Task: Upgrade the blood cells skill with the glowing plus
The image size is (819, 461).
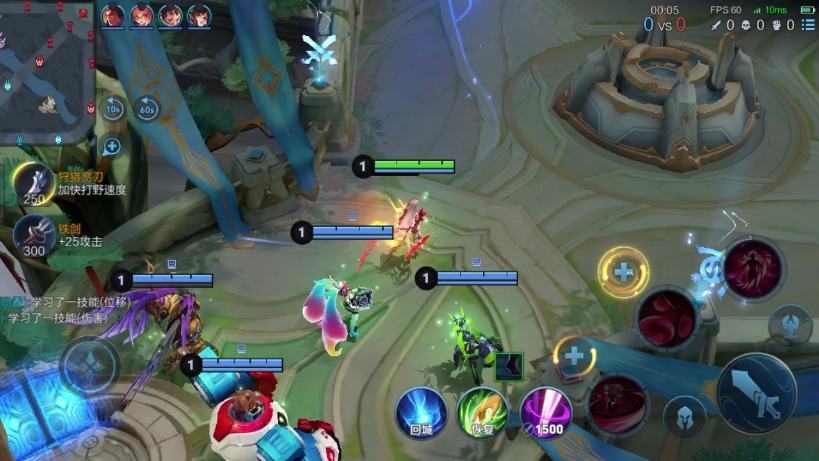Action: 623,271
